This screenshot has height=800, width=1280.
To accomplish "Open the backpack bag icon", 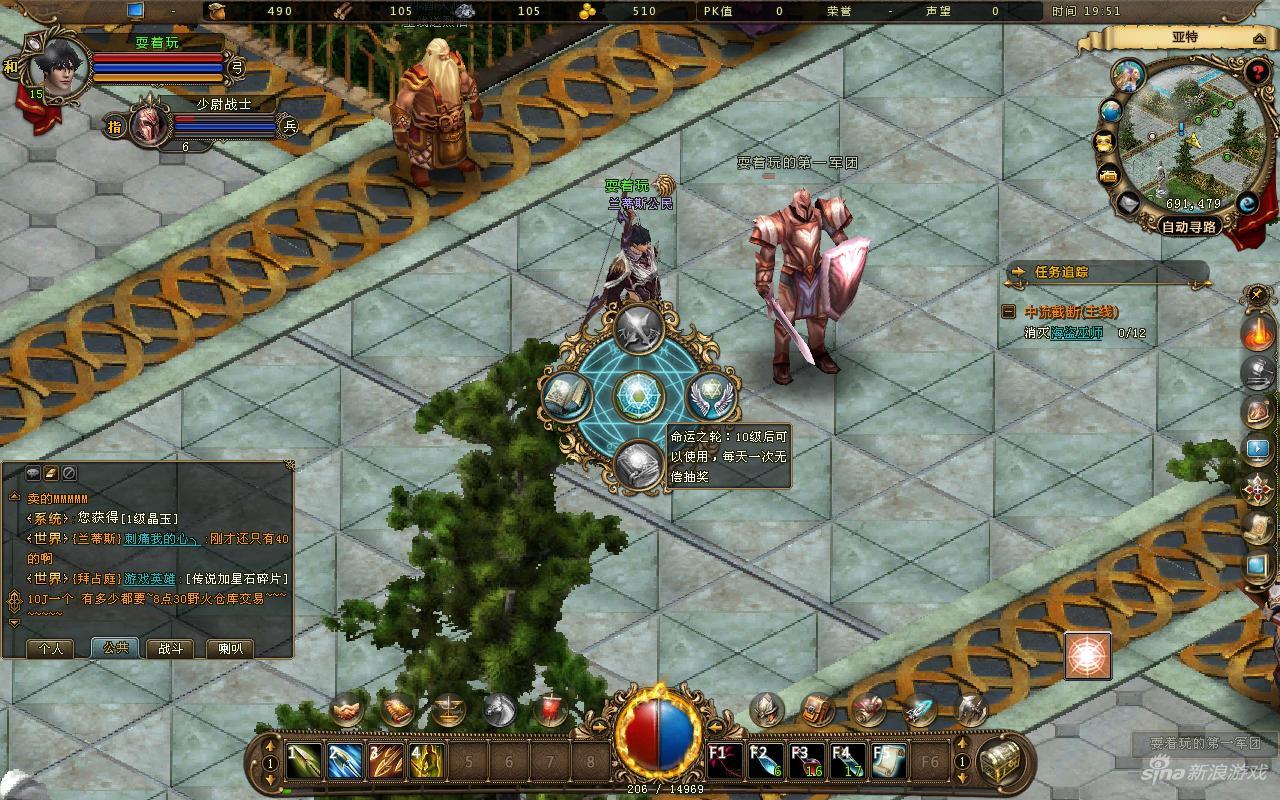I will click(818, 710).
